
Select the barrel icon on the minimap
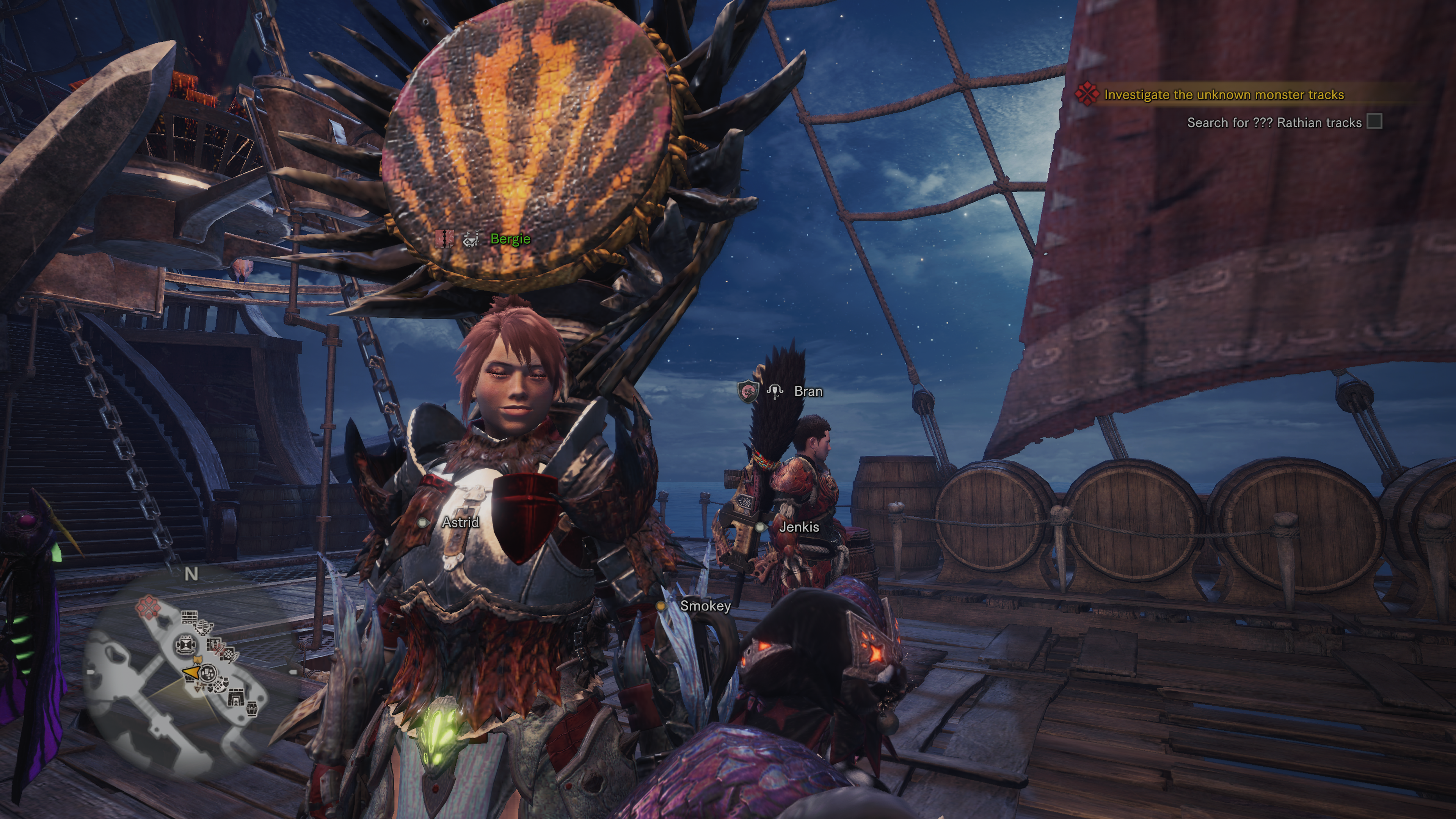251,708
